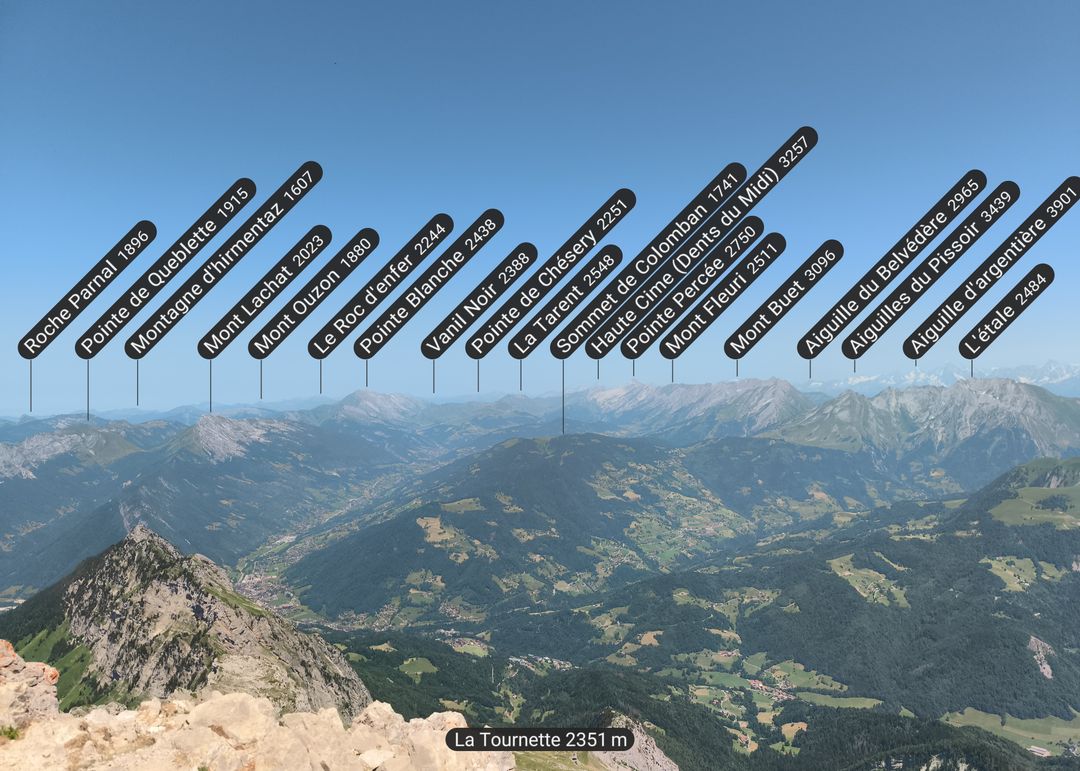Select the Vanil Noir peak label

pyautogui.click(x=478, y=301)
